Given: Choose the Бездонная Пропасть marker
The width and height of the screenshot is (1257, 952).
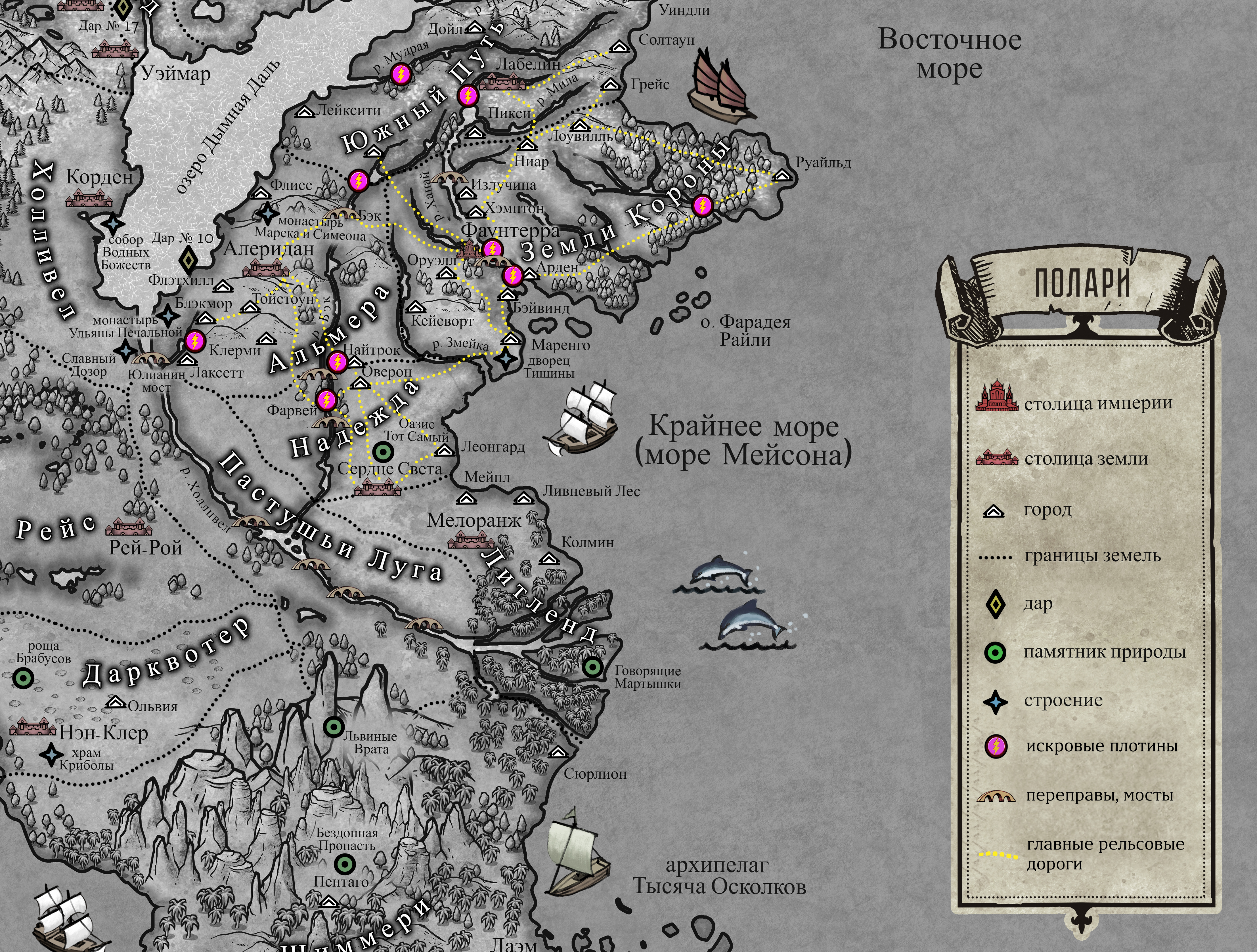Looking at the screenshot, I should coord(344,864).
